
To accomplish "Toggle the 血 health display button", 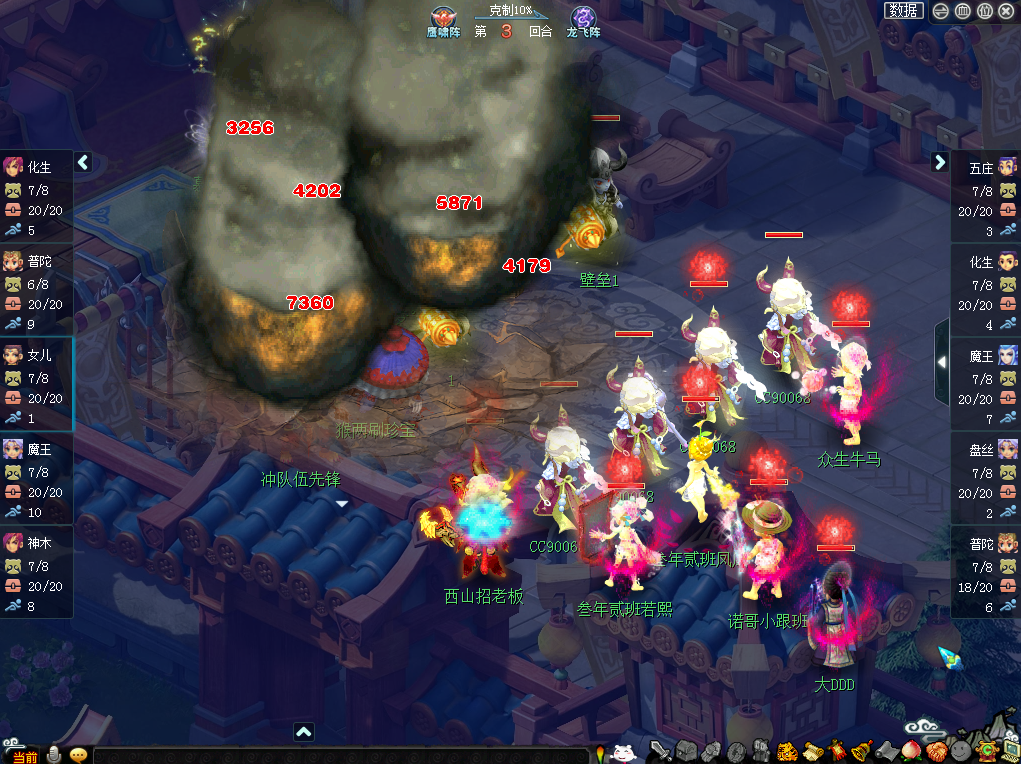I will (x=963, y=11).
